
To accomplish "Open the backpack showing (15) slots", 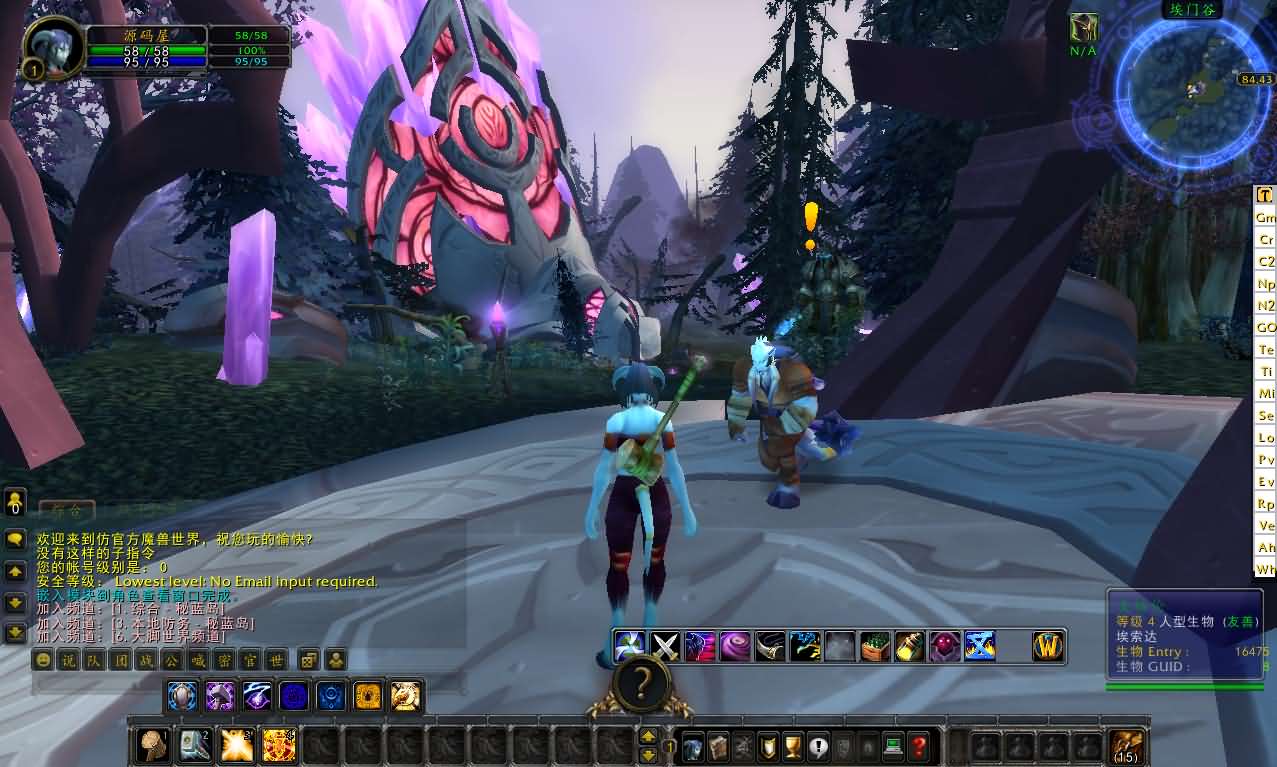I will pyautogui.click(x=1127, y=746).
